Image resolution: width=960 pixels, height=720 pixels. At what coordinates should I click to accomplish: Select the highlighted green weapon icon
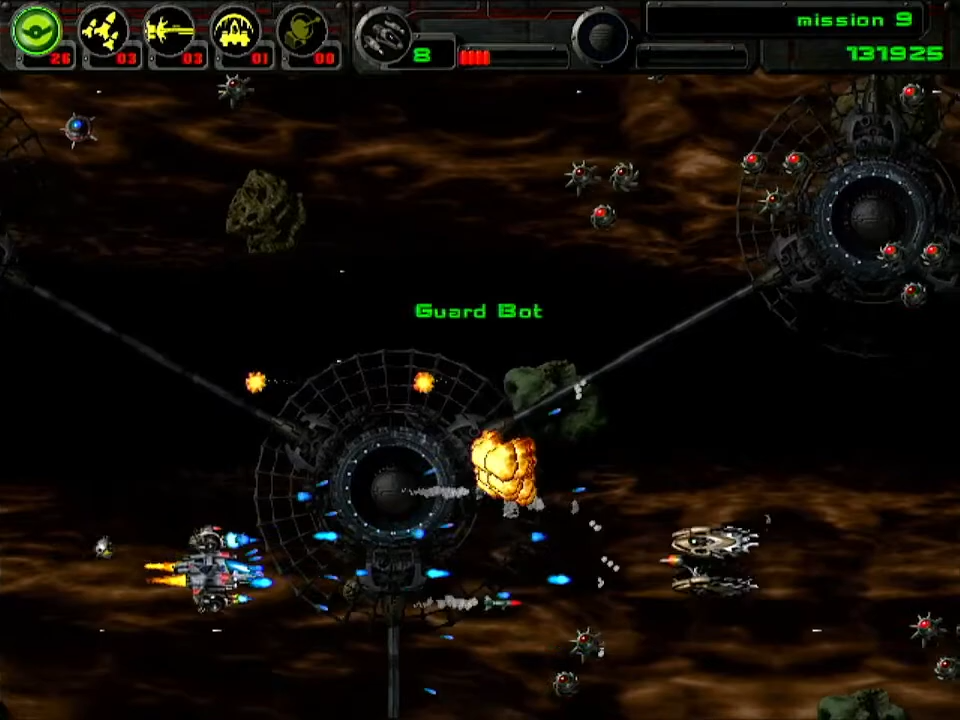(36, 31)
